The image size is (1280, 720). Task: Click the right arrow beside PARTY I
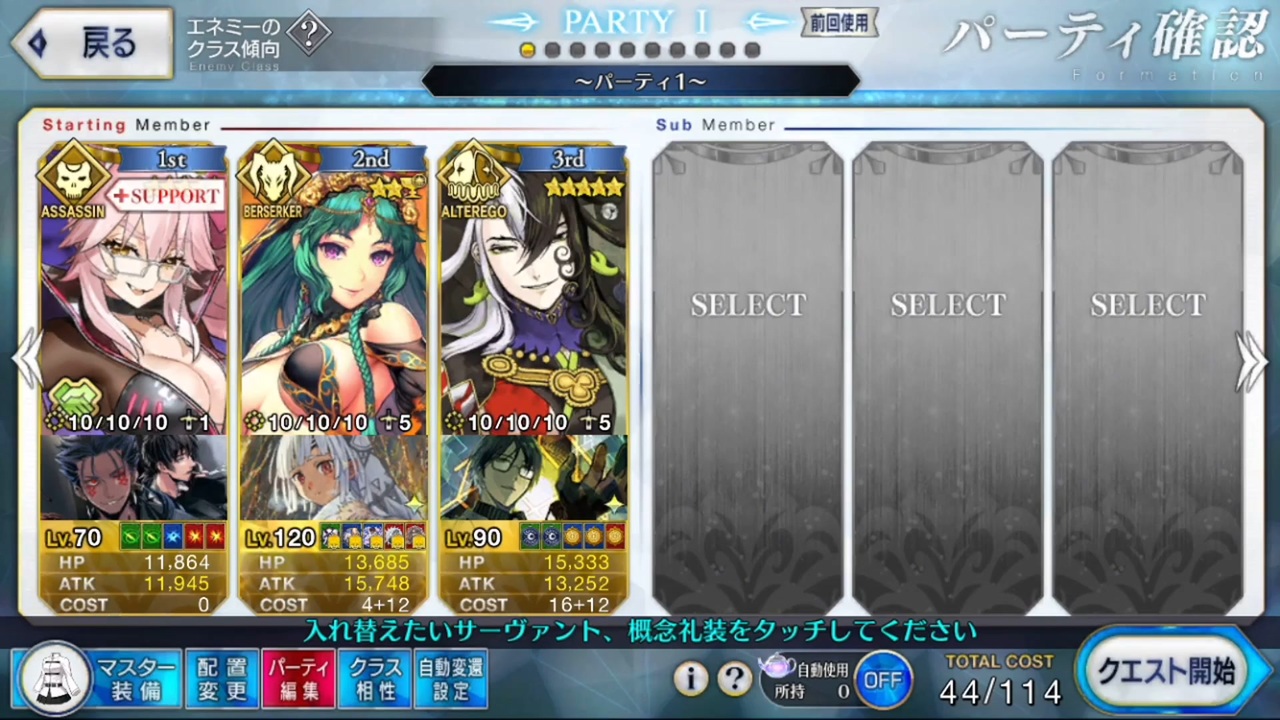[766, 23]
